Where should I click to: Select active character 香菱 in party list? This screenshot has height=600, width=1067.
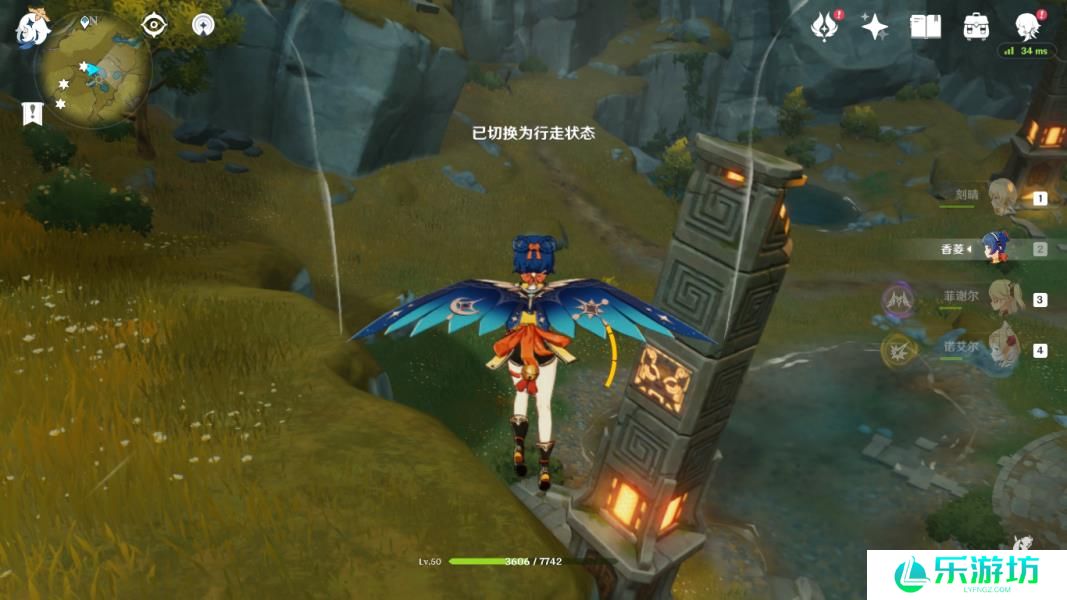(x=994, y=248)
